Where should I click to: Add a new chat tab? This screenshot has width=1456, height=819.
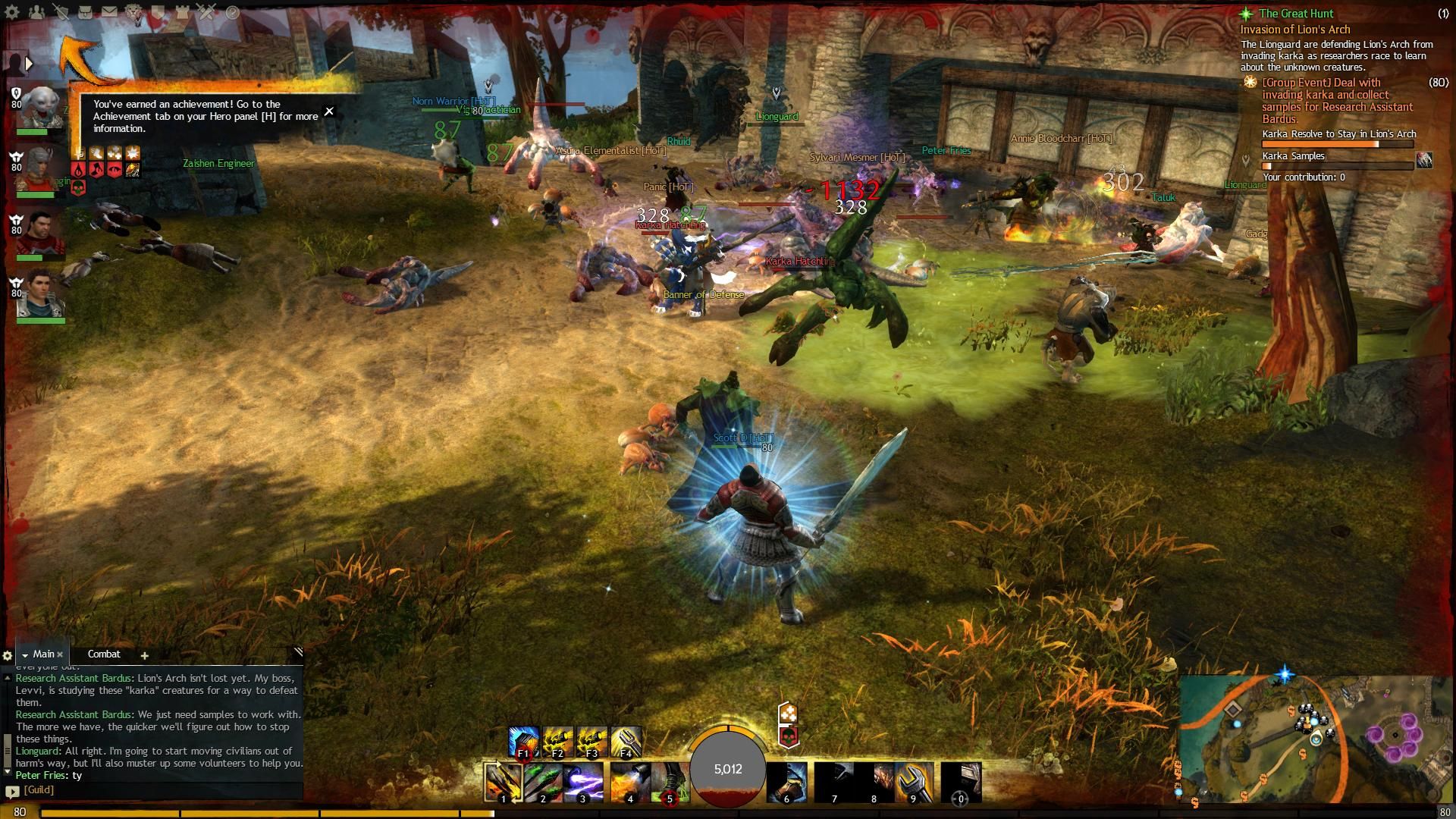click(x=144, y=655)
